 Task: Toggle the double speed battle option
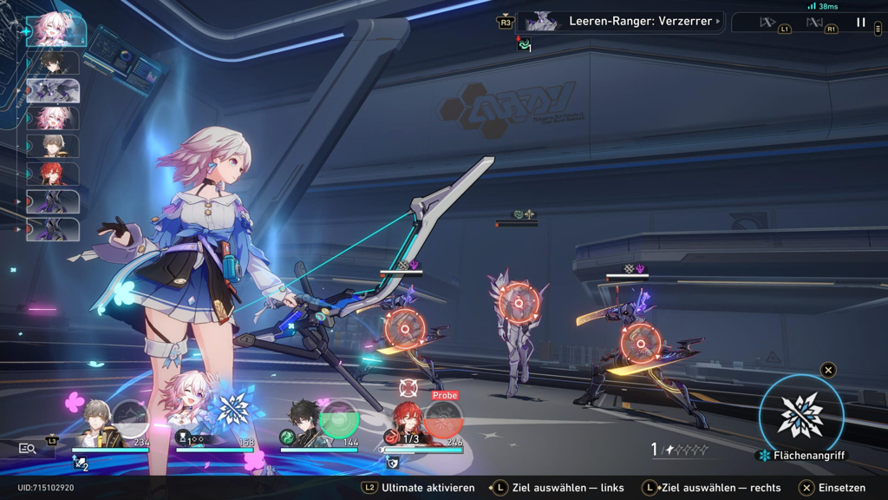tap(768, 22)
